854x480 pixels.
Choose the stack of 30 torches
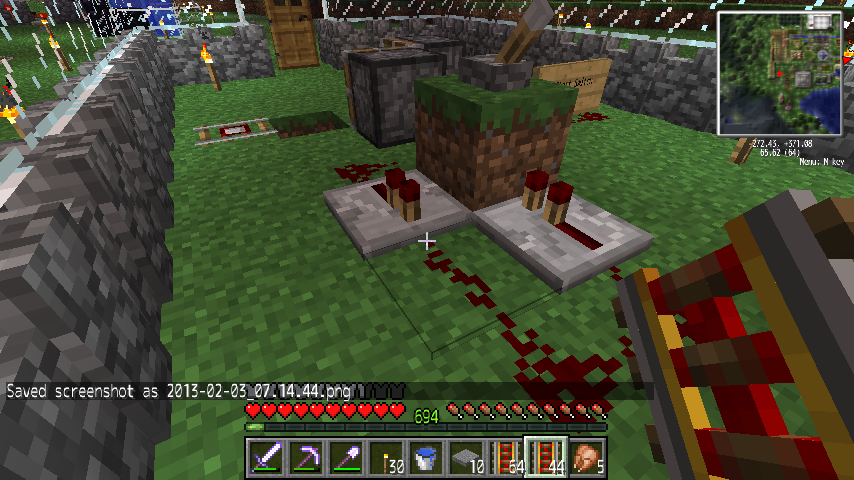pos(386,457)
